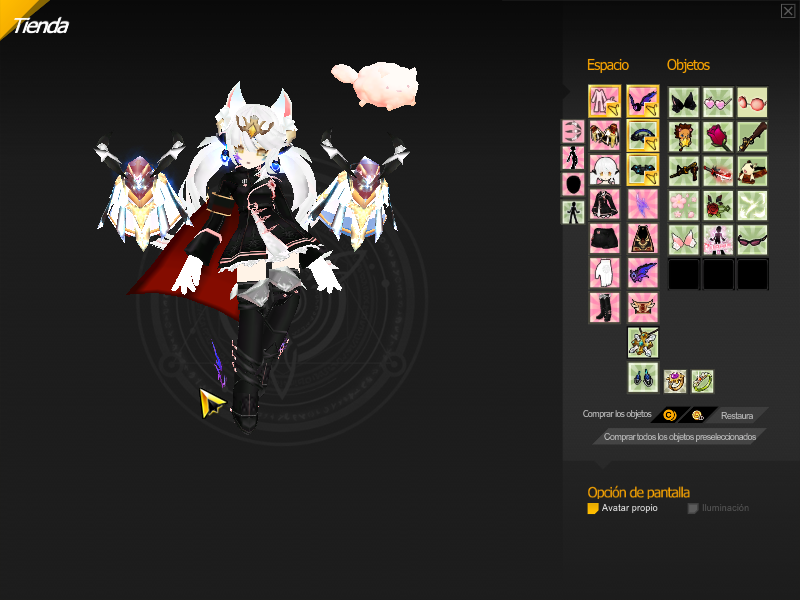The width and height of the screenshot is (800, 600).
Task: Choose the pink heart sunglasses item
Action: pos(718,102)
